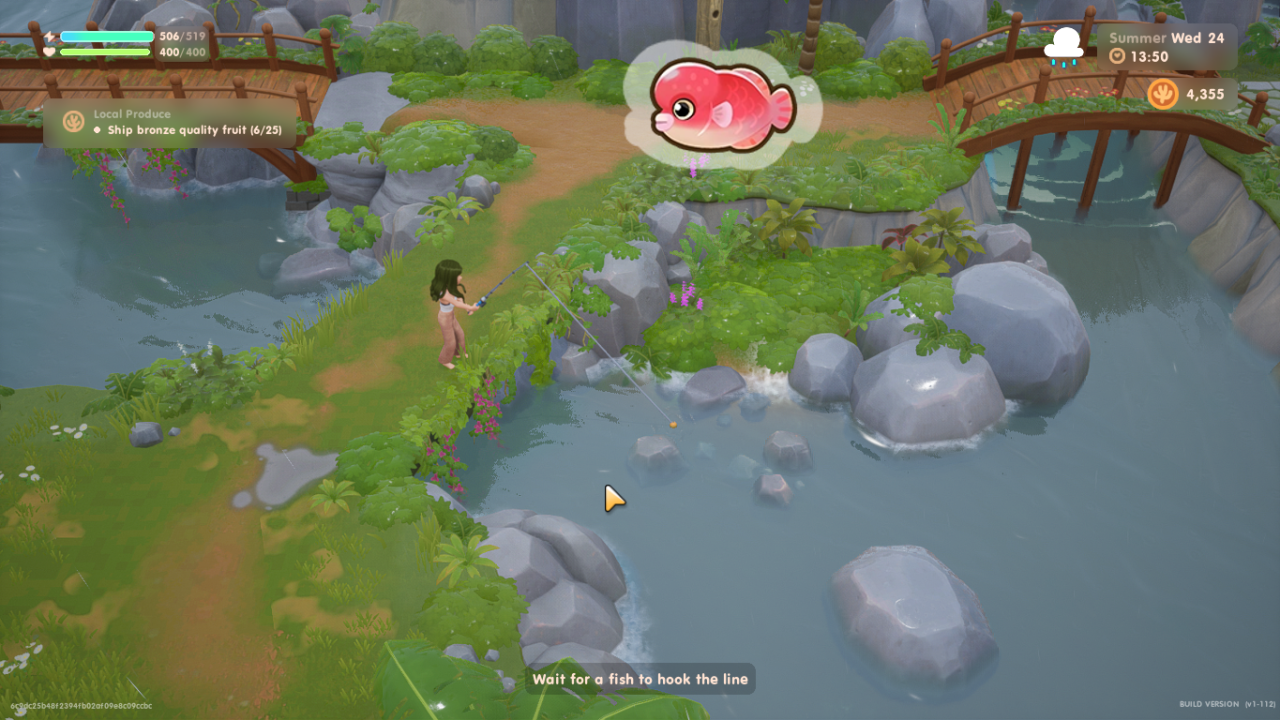Image resolution: width=1280 pixels, height=720 pixels.
Task: Toggle the weather display visibility
Action: (1064, 44)
